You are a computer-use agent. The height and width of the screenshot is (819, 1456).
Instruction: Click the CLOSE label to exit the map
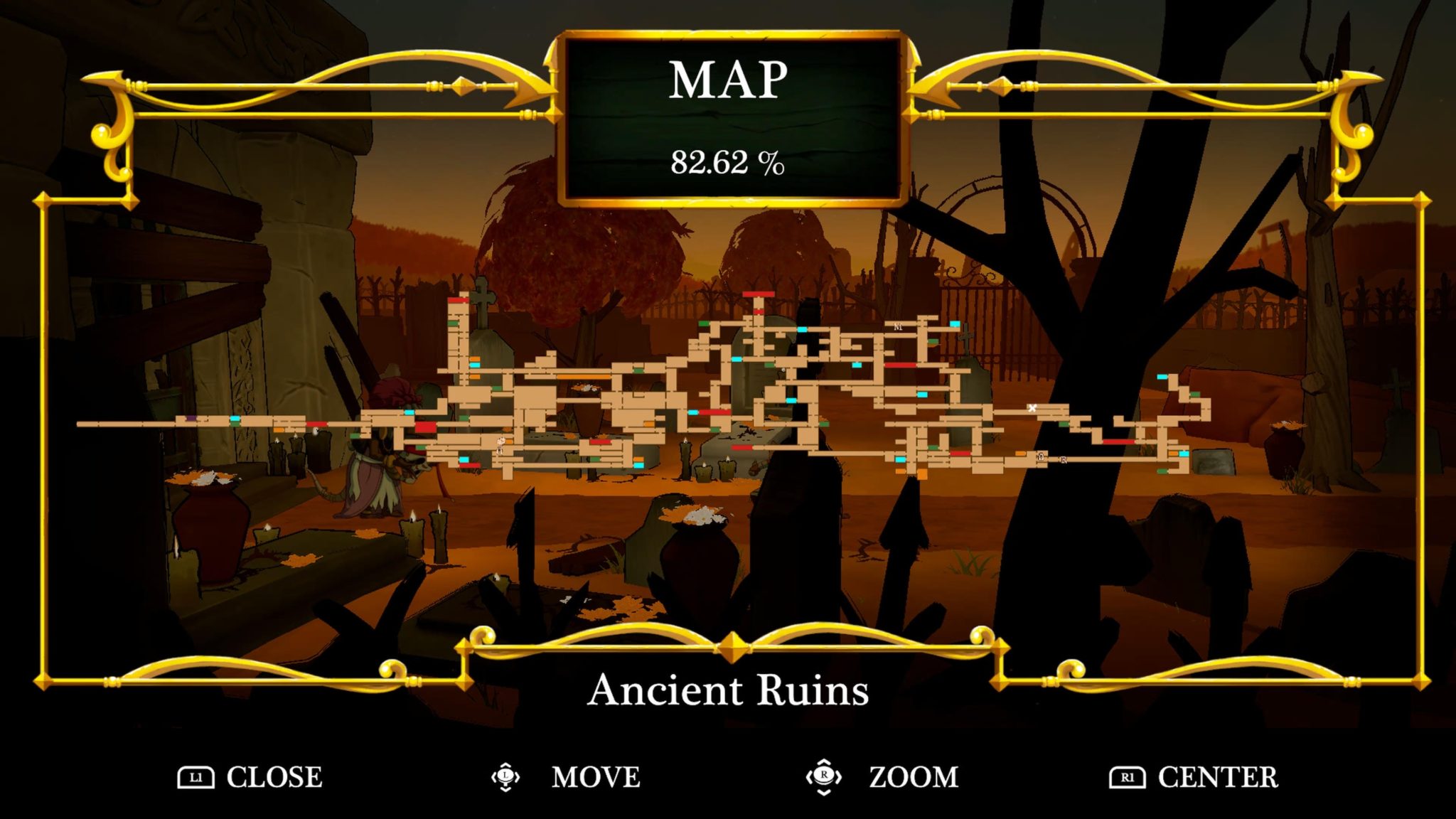click(x=274, y=777)
